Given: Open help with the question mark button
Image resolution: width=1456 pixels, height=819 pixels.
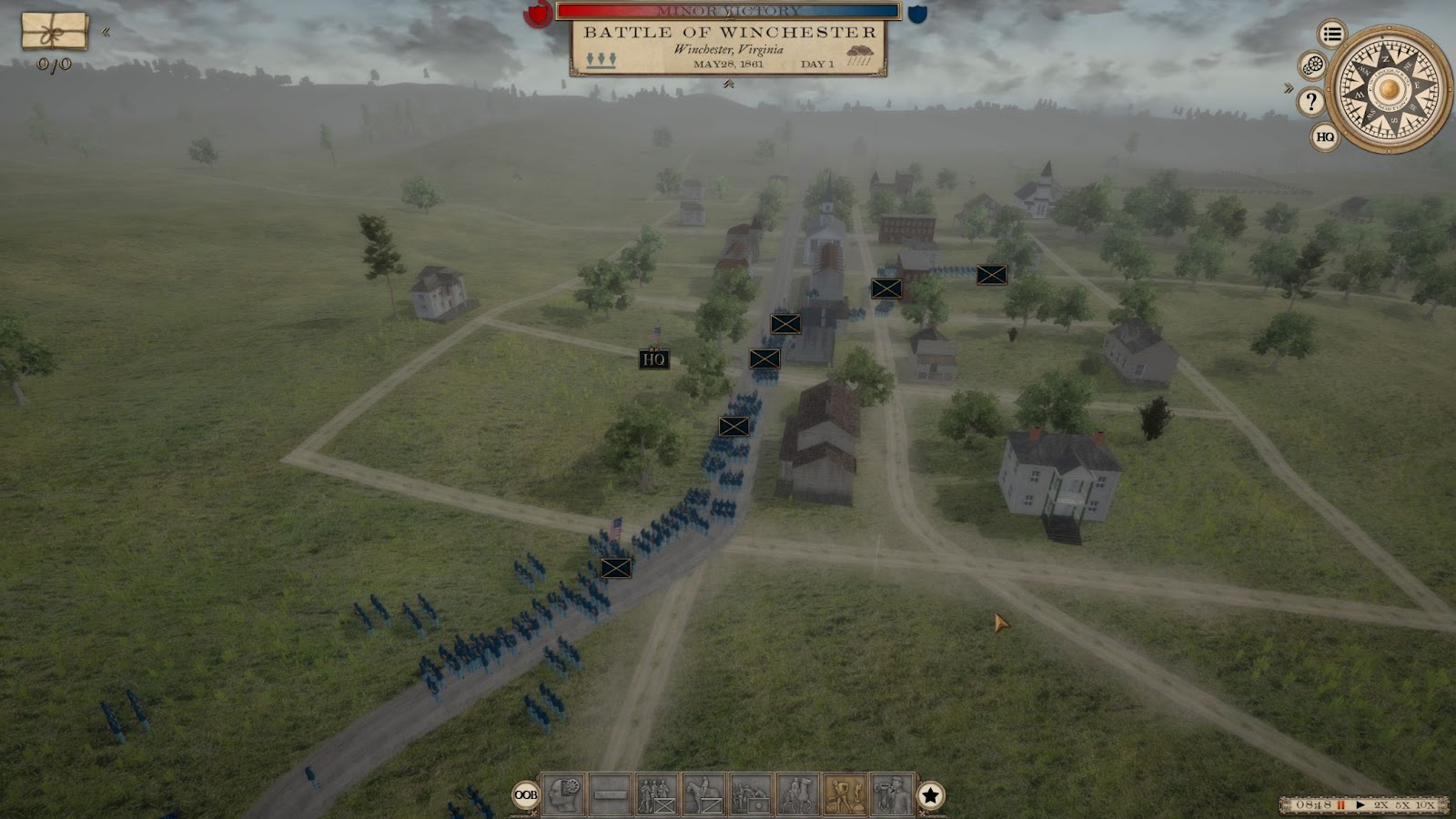Looking at the screenshot, I should [1310, 101].
